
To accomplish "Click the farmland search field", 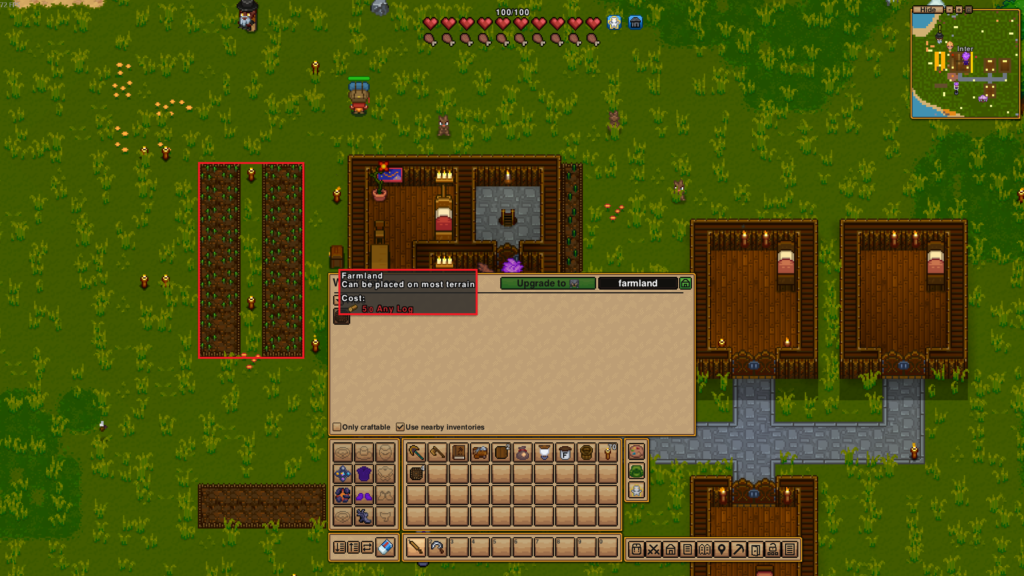I will point(637,284).
